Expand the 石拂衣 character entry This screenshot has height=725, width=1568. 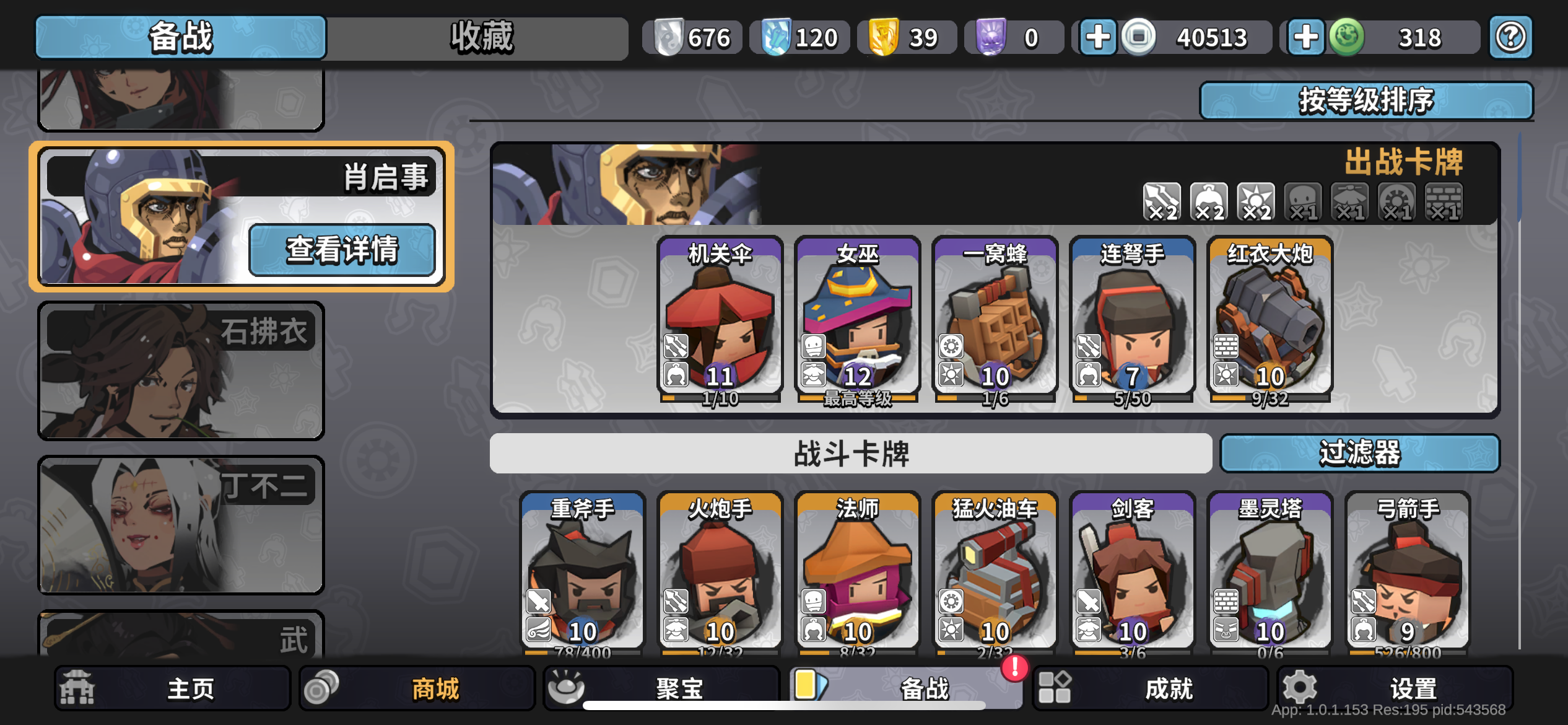181,372
